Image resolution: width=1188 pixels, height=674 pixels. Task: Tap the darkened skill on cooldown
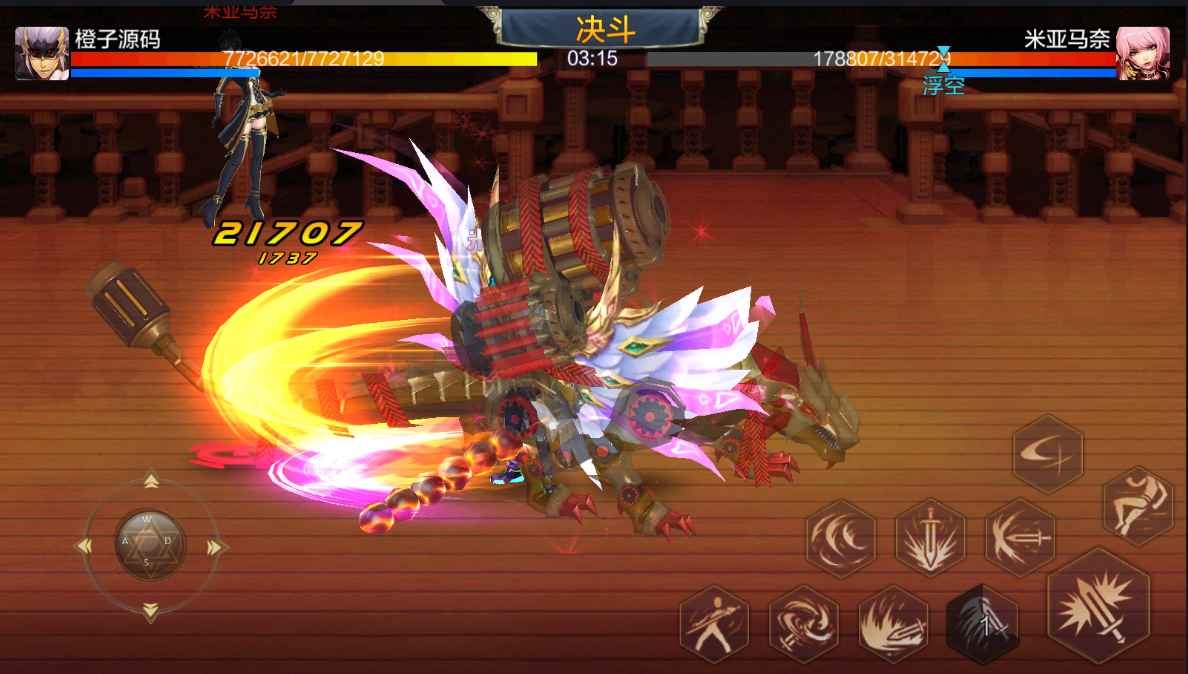pyautogui.click(x=982, y=624)
